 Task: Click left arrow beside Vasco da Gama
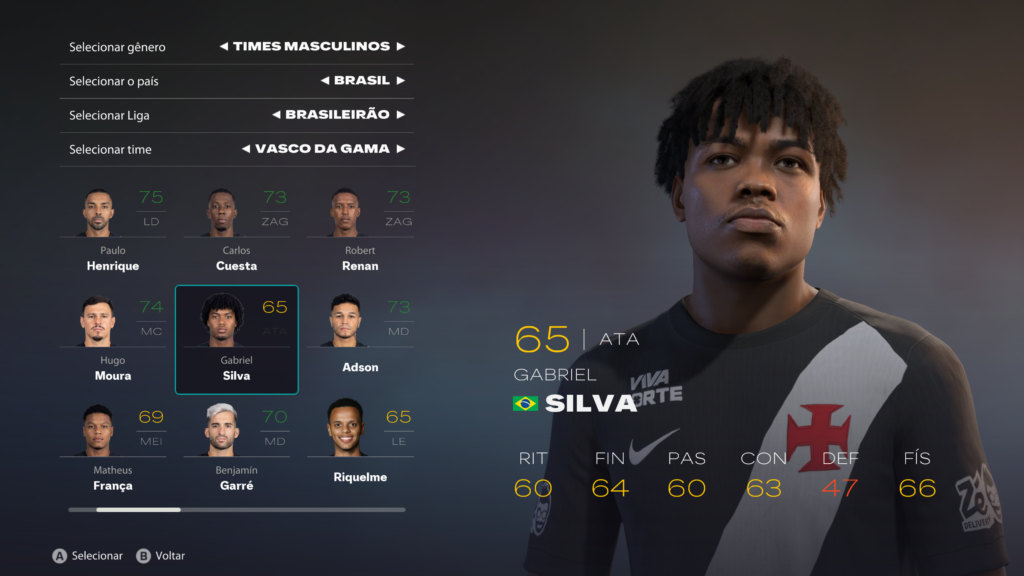246,149
